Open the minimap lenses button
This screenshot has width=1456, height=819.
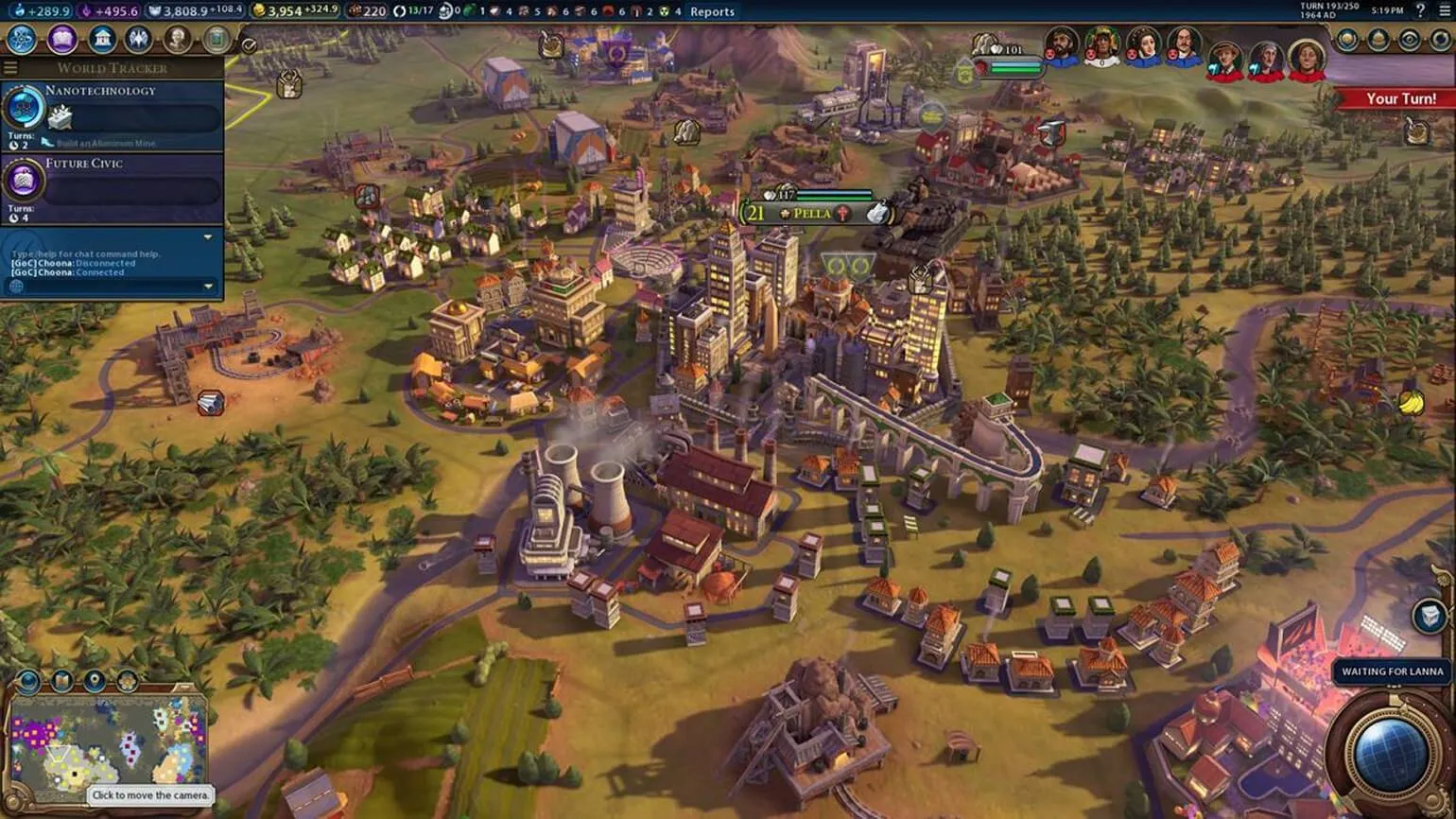[61, 680]
